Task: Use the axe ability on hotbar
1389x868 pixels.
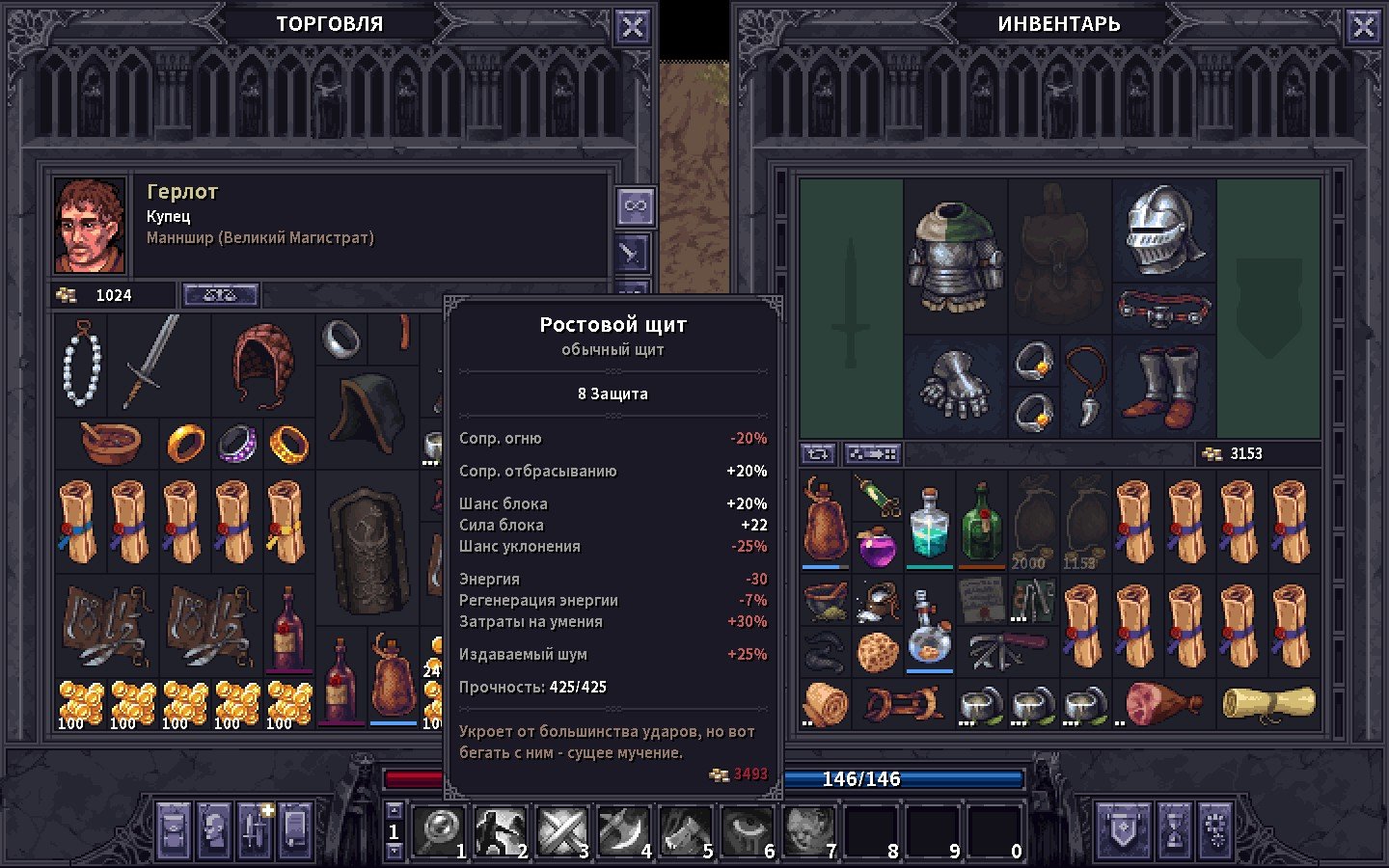Action: (x=624, y=830)
